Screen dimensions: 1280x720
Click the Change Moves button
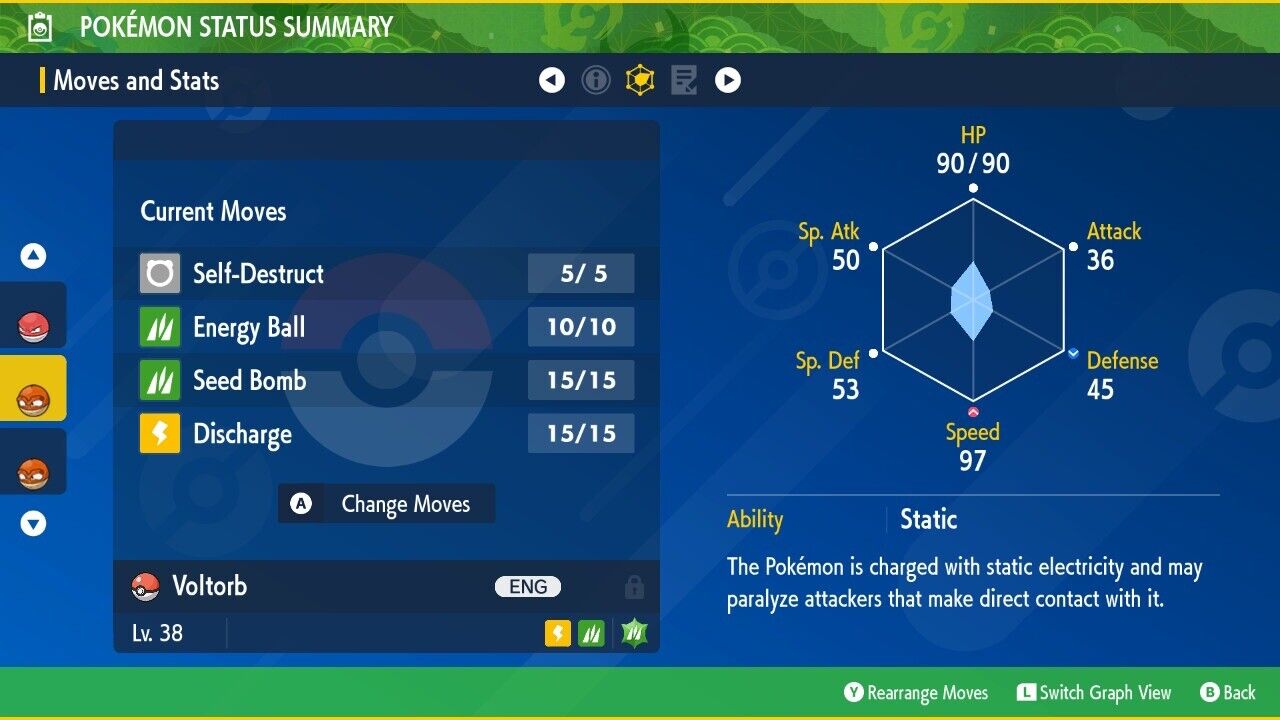pos(386,504)
